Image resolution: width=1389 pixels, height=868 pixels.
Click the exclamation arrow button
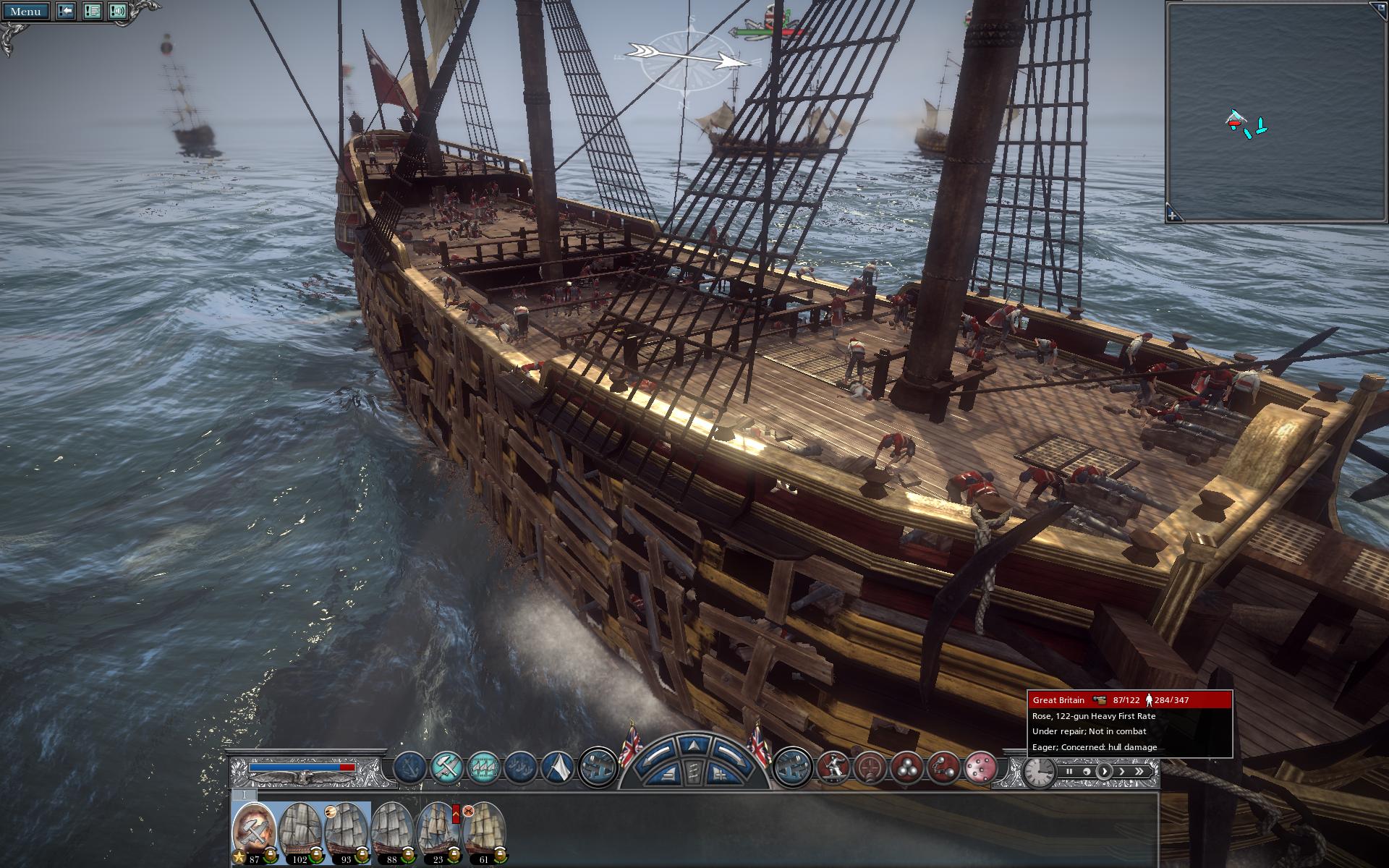[x=66, y=12]
